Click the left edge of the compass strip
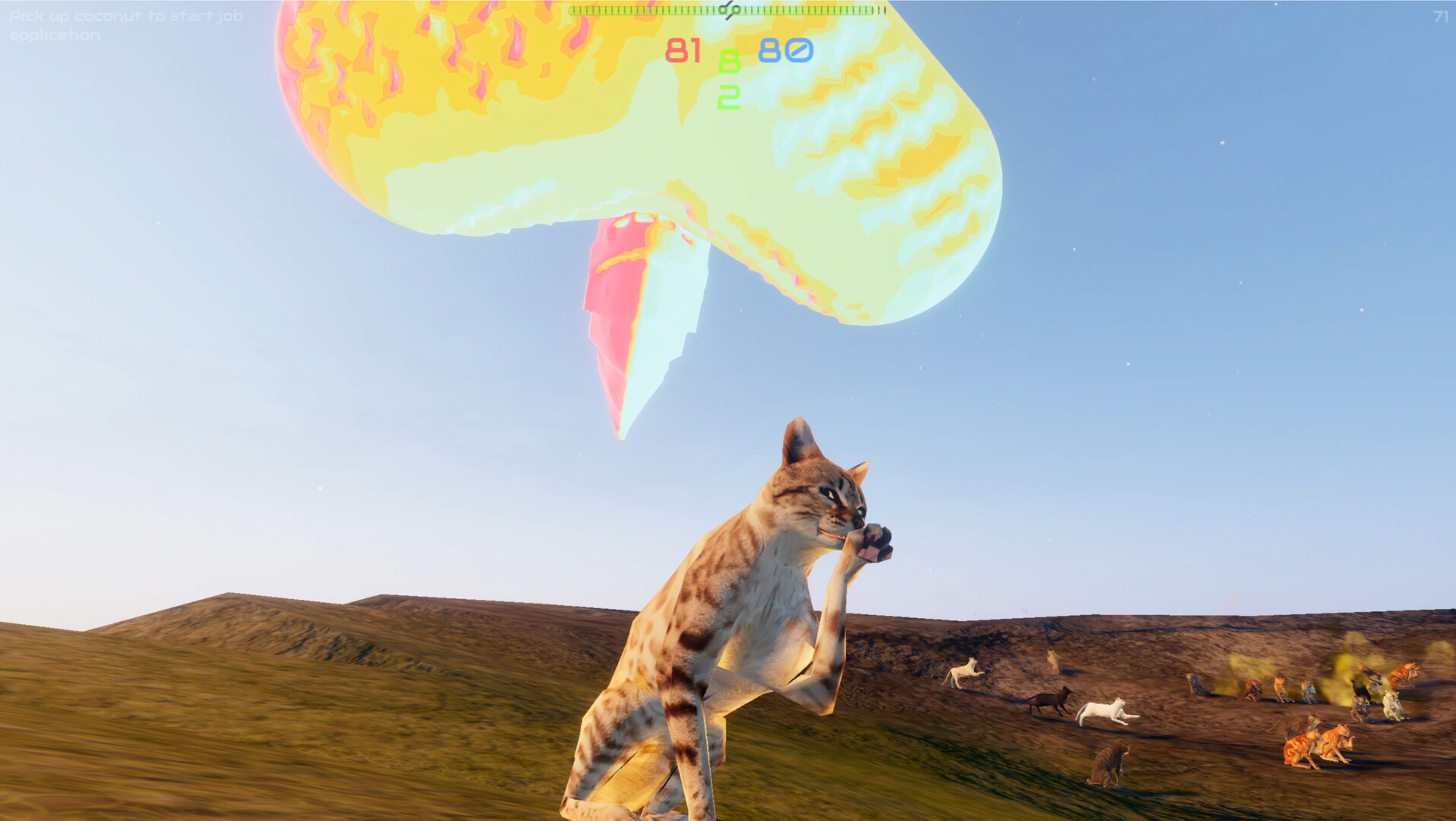The width and height of the screenshot is (1456, 821). (572, 11)
